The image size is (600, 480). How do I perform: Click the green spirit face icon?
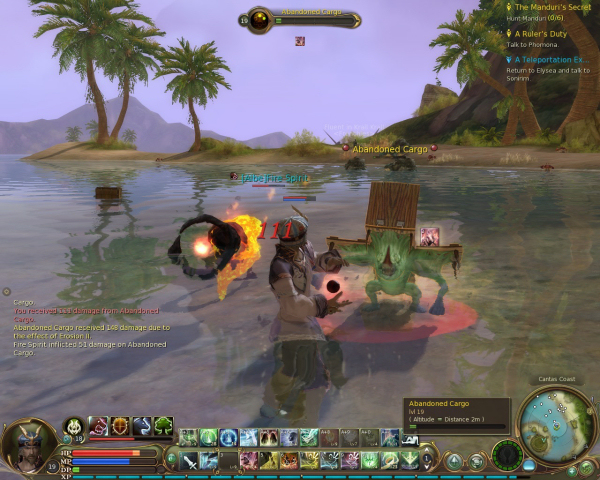point(74,426)
